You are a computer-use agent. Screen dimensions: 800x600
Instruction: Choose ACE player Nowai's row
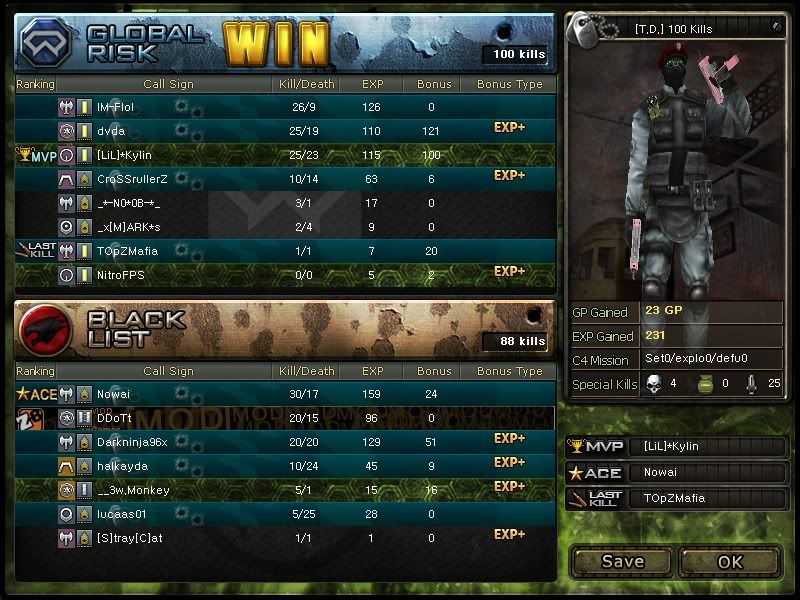[113, 394]
